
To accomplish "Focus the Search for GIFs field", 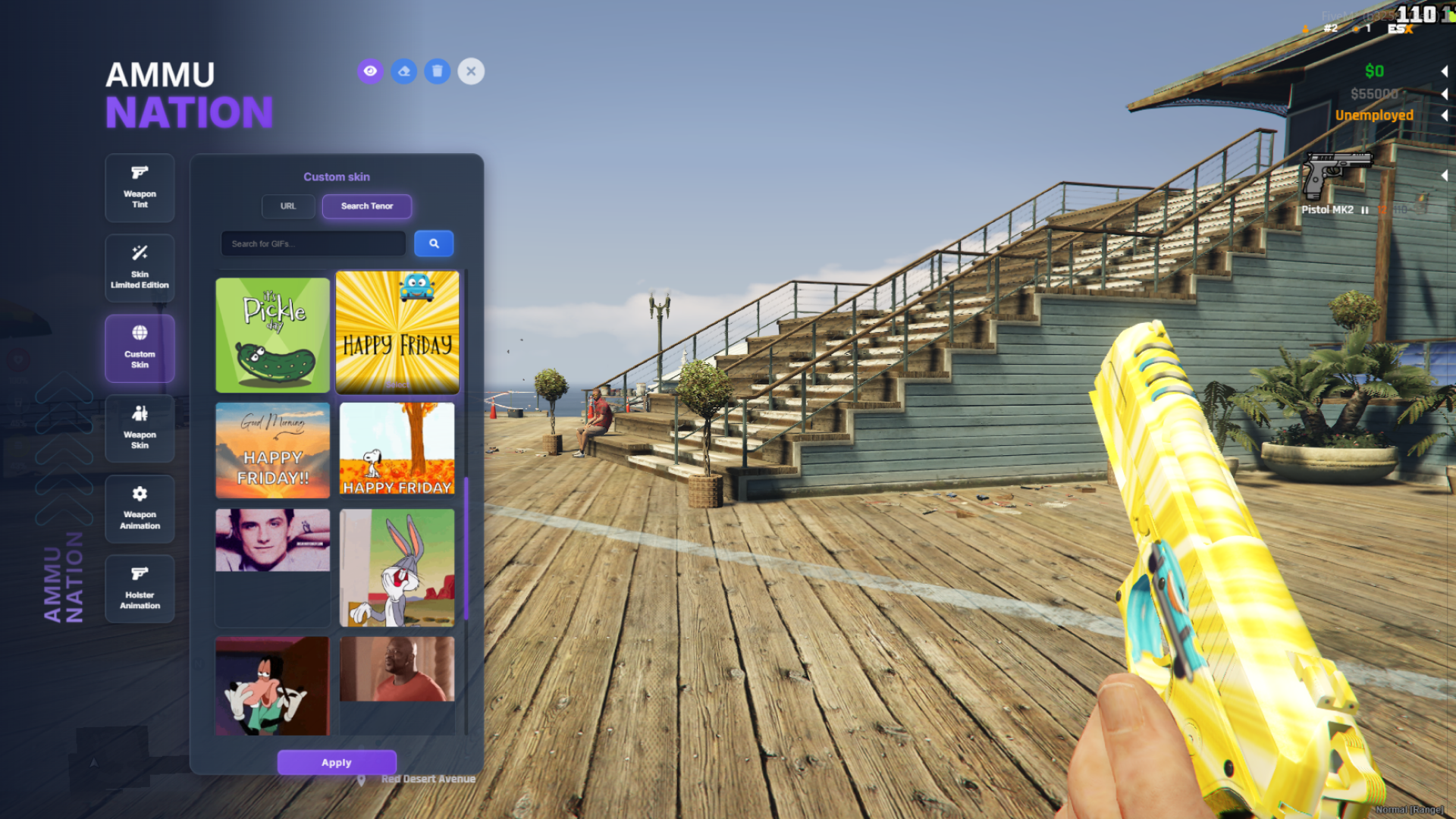I will click(x=313, y=244).
